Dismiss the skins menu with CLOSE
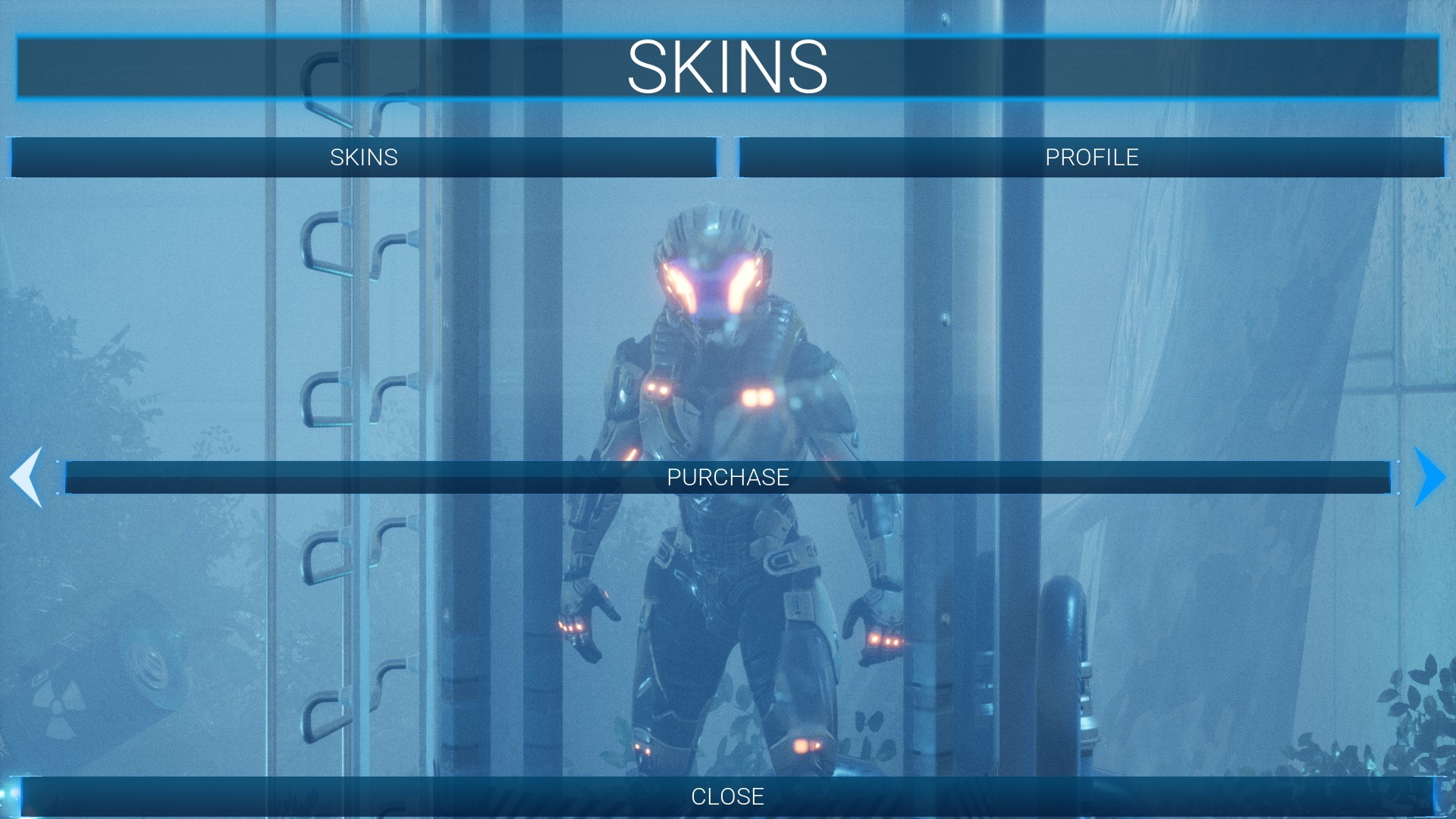1456x819 pixels. (x=728, y=796)
